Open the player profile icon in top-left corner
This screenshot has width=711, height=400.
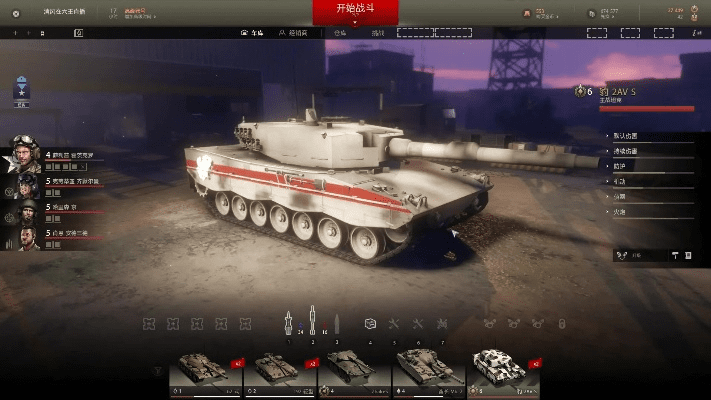(x=15, y=11)
